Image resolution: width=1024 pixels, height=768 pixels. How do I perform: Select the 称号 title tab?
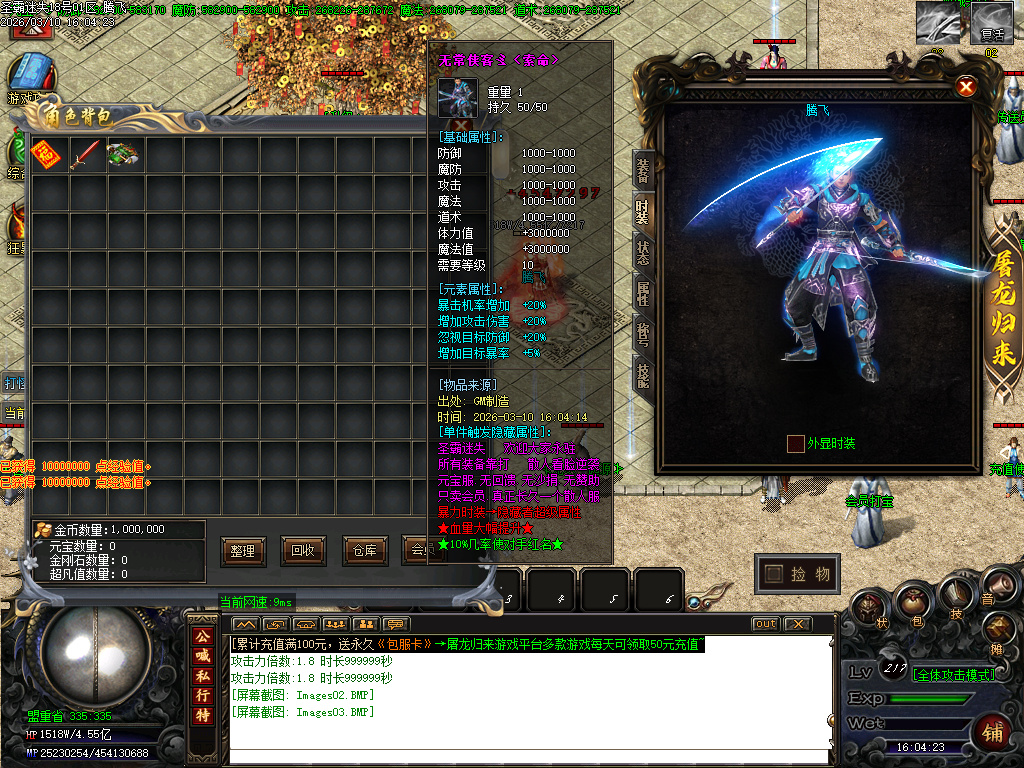tap(643, 332)
